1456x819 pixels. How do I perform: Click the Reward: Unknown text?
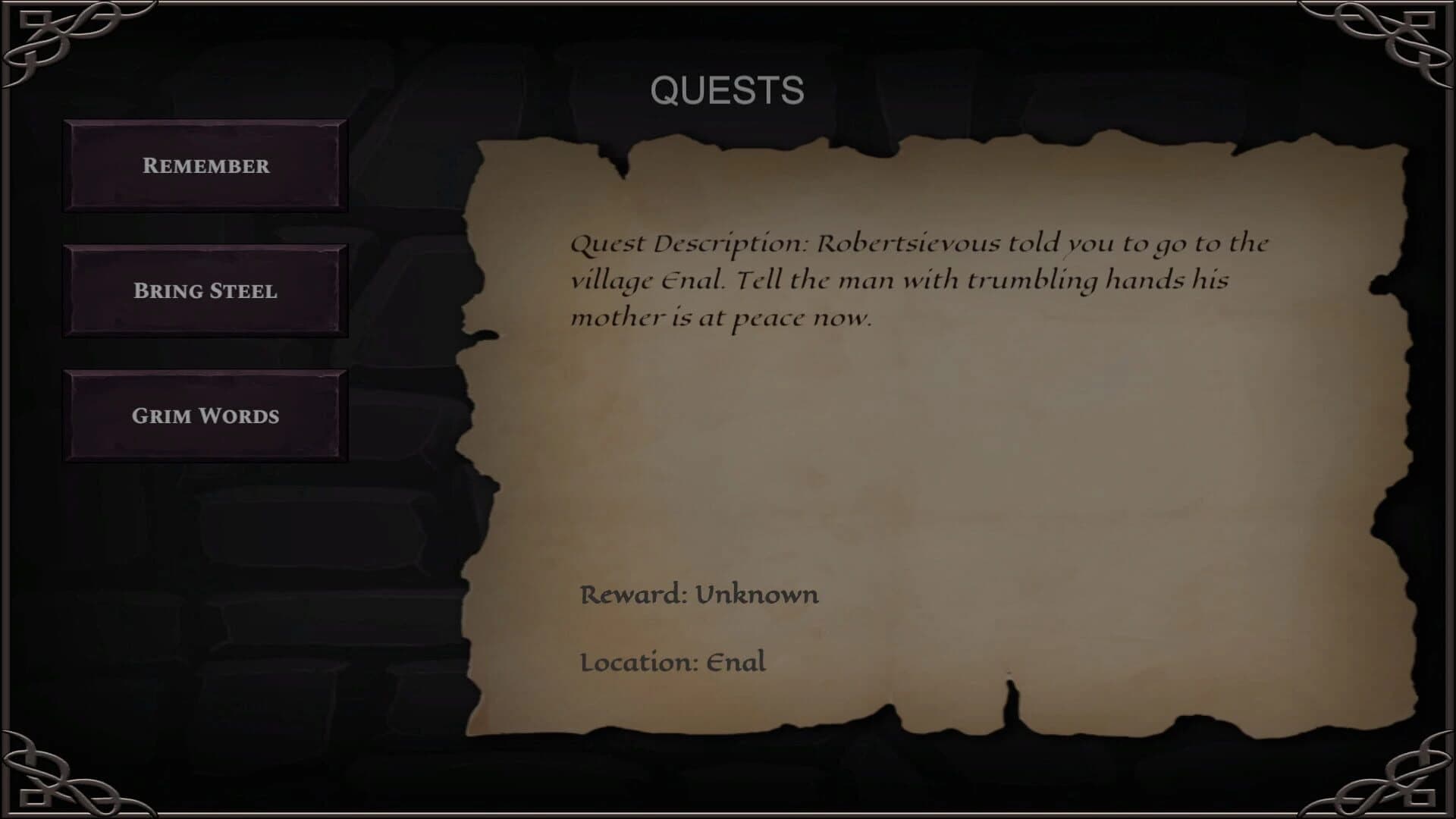(698, 595)
